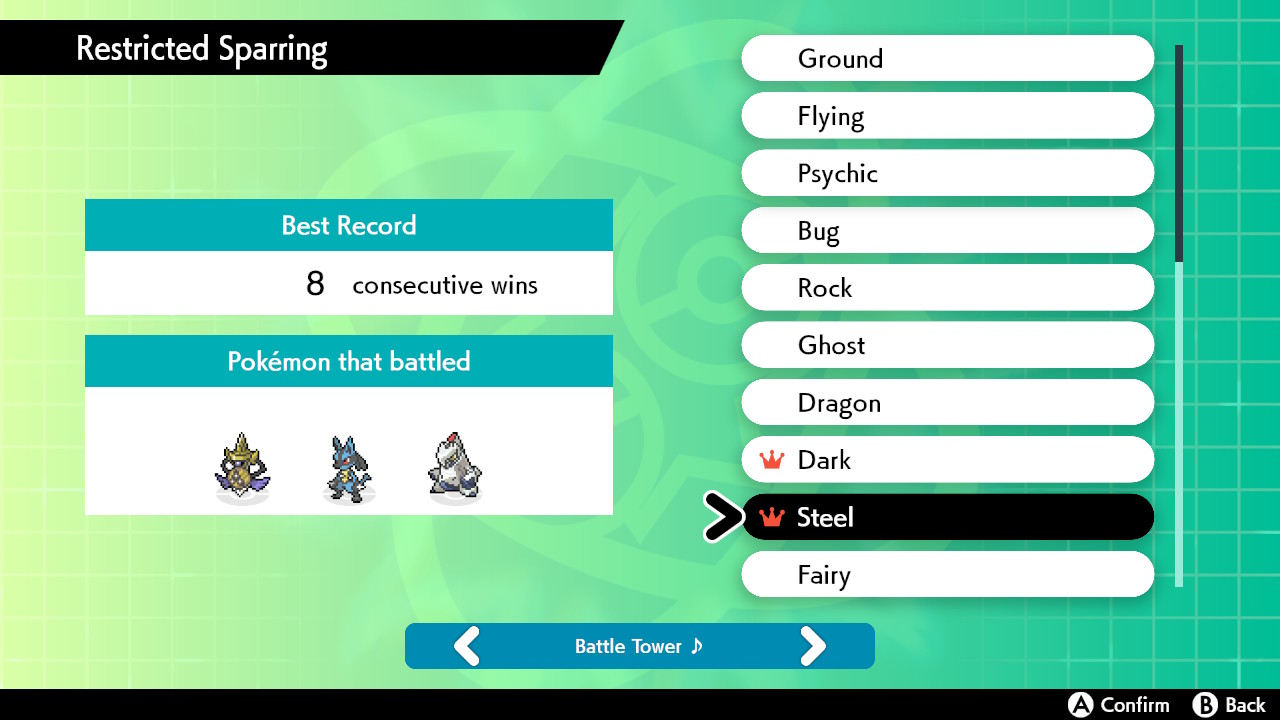This screenshot has width=1280, height=720.
Task: Pick the Fairy type option
Action: [x=947, y=575]
